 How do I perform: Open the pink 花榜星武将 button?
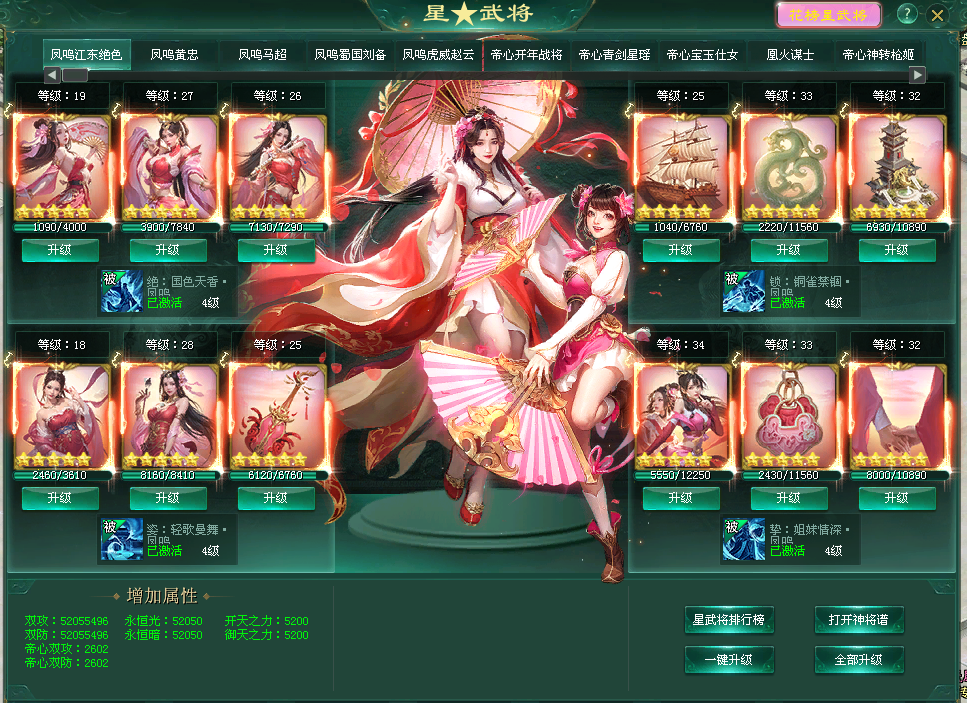pos(829,15)
